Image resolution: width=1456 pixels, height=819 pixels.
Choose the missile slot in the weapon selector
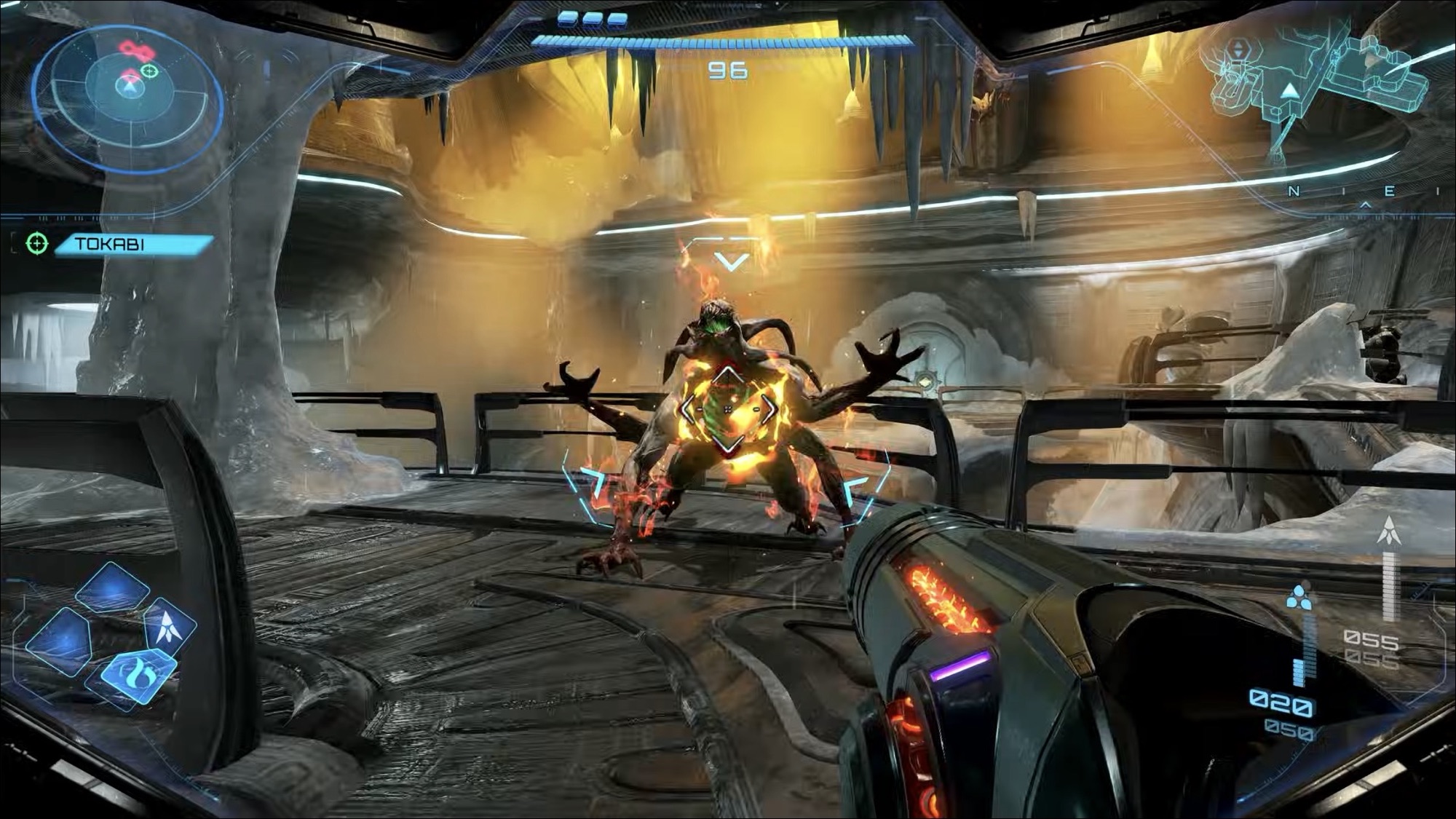169,625
